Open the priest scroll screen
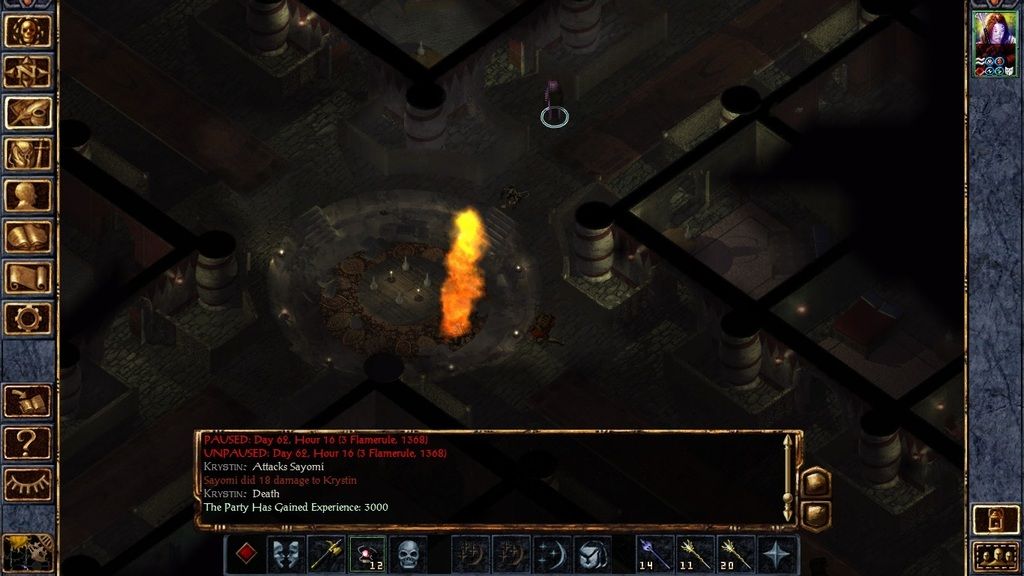 28,277
